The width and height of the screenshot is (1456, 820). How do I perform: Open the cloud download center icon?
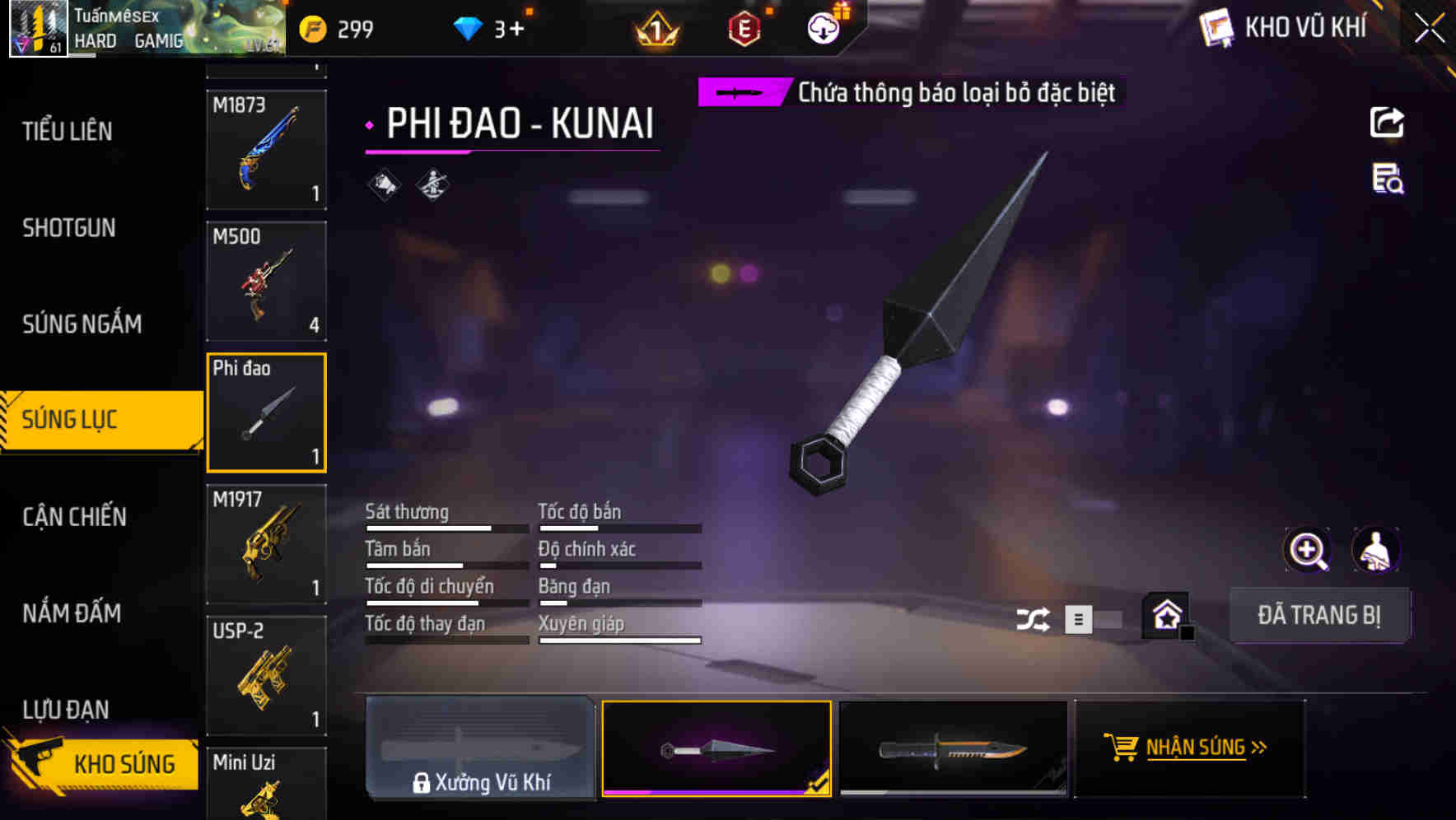[x=822, y=27]
